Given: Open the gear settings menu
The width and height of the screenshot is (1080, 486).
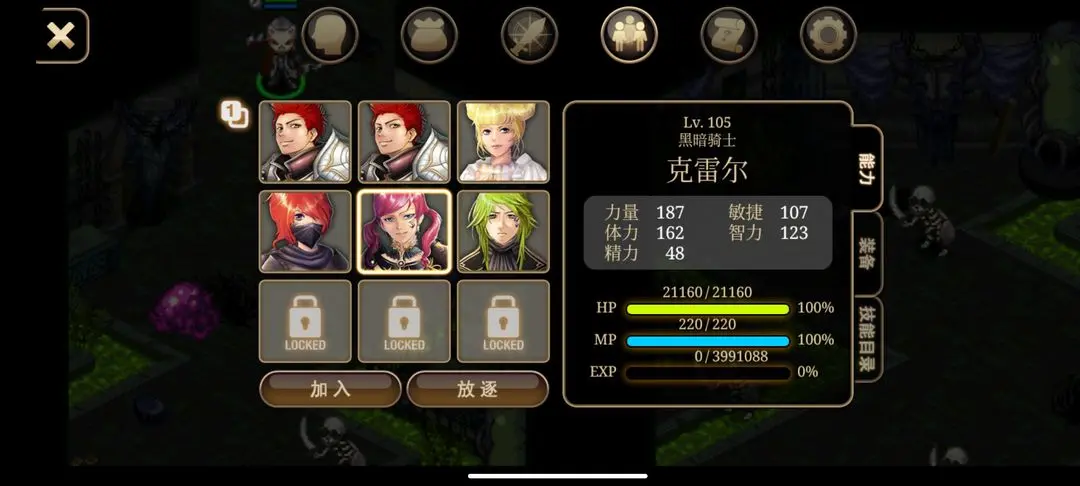Looking at the screenshot, I should click(x=829, y=36).
